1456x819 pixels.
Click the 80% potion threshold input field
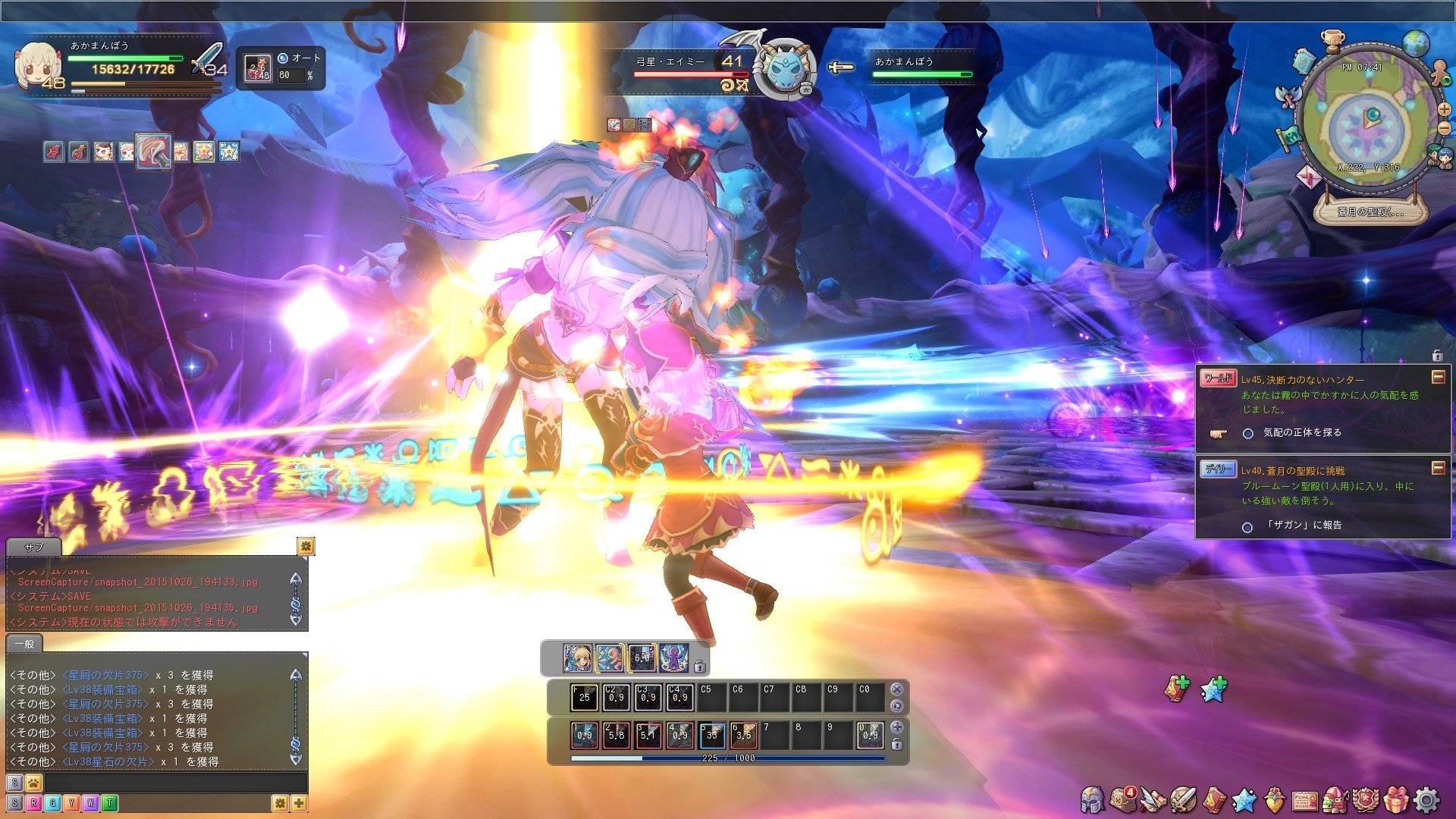(291, 76)
